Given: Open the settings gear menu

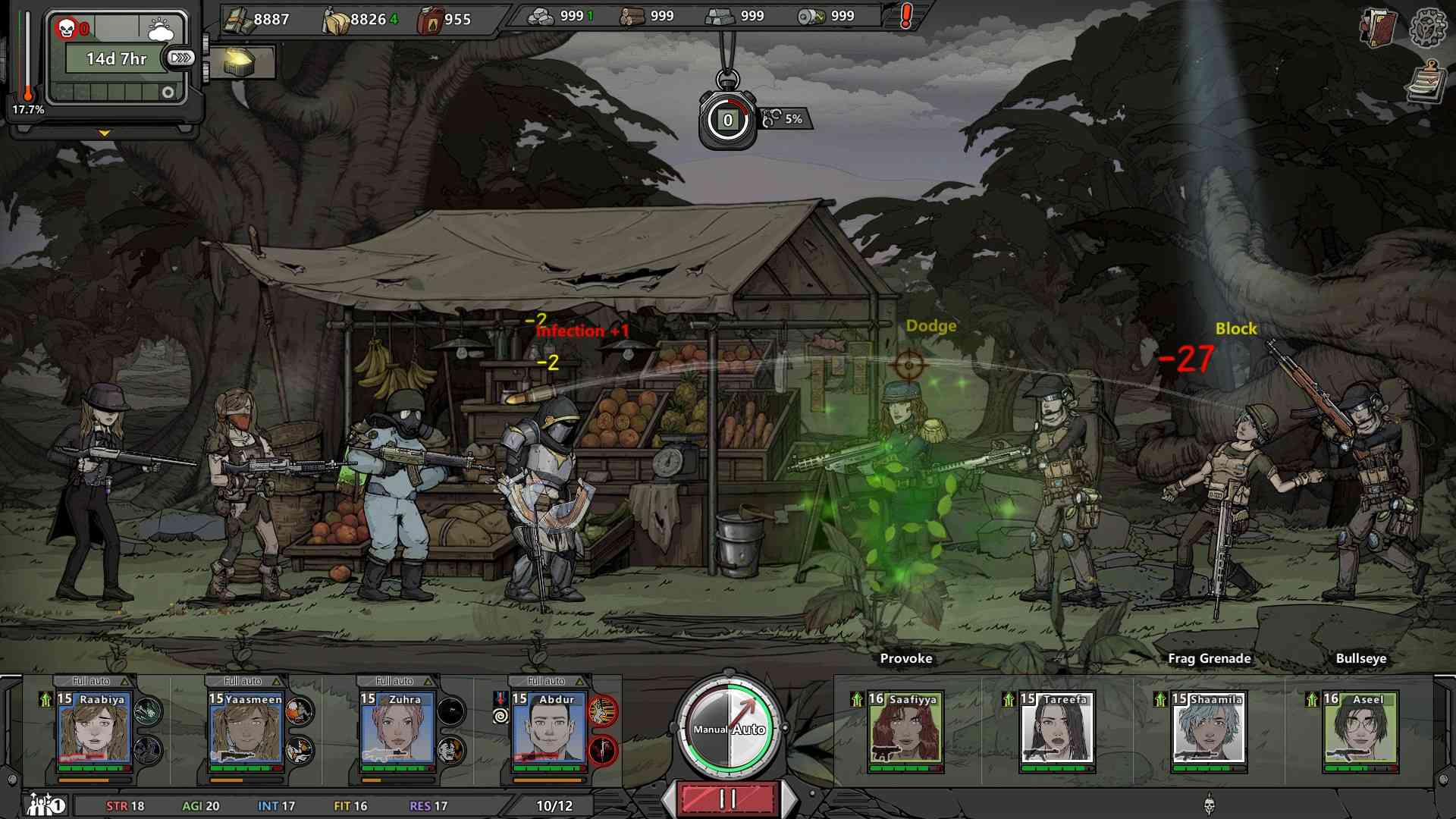Looking at the screenshot, I should point(1426,27).
